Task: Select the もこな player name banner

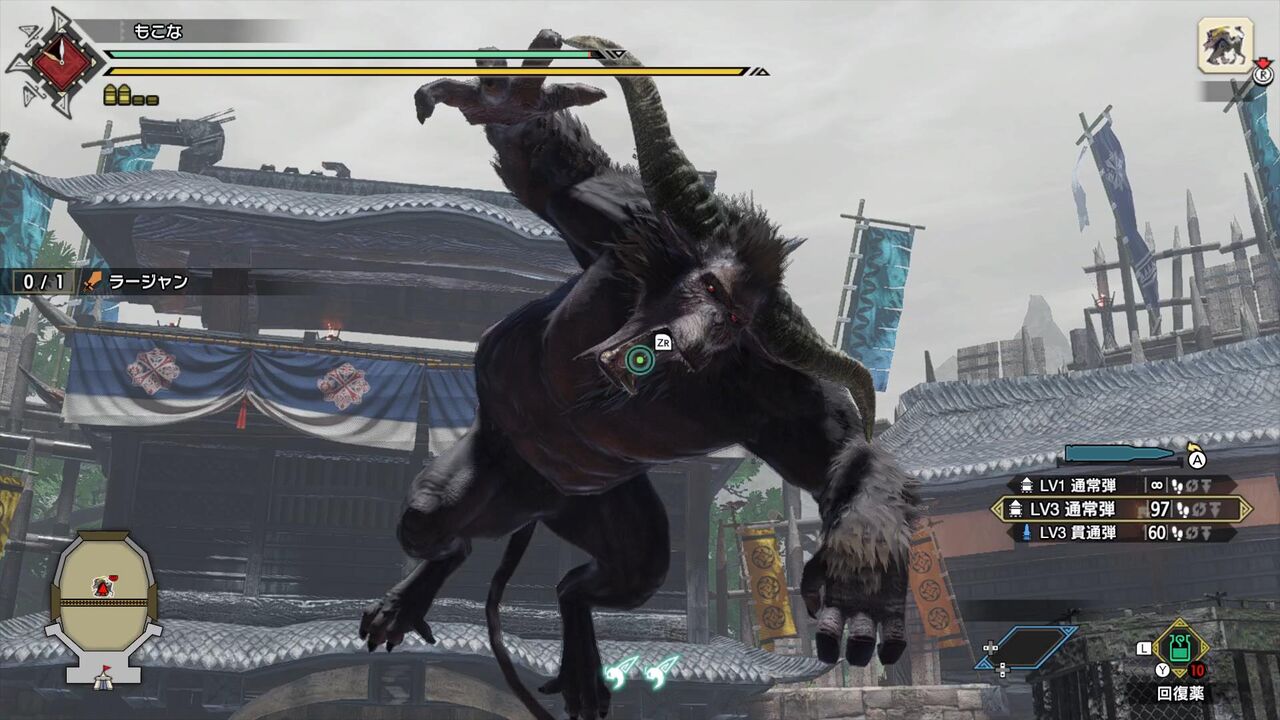Action: pyautogui.click(x=160, y=29)
